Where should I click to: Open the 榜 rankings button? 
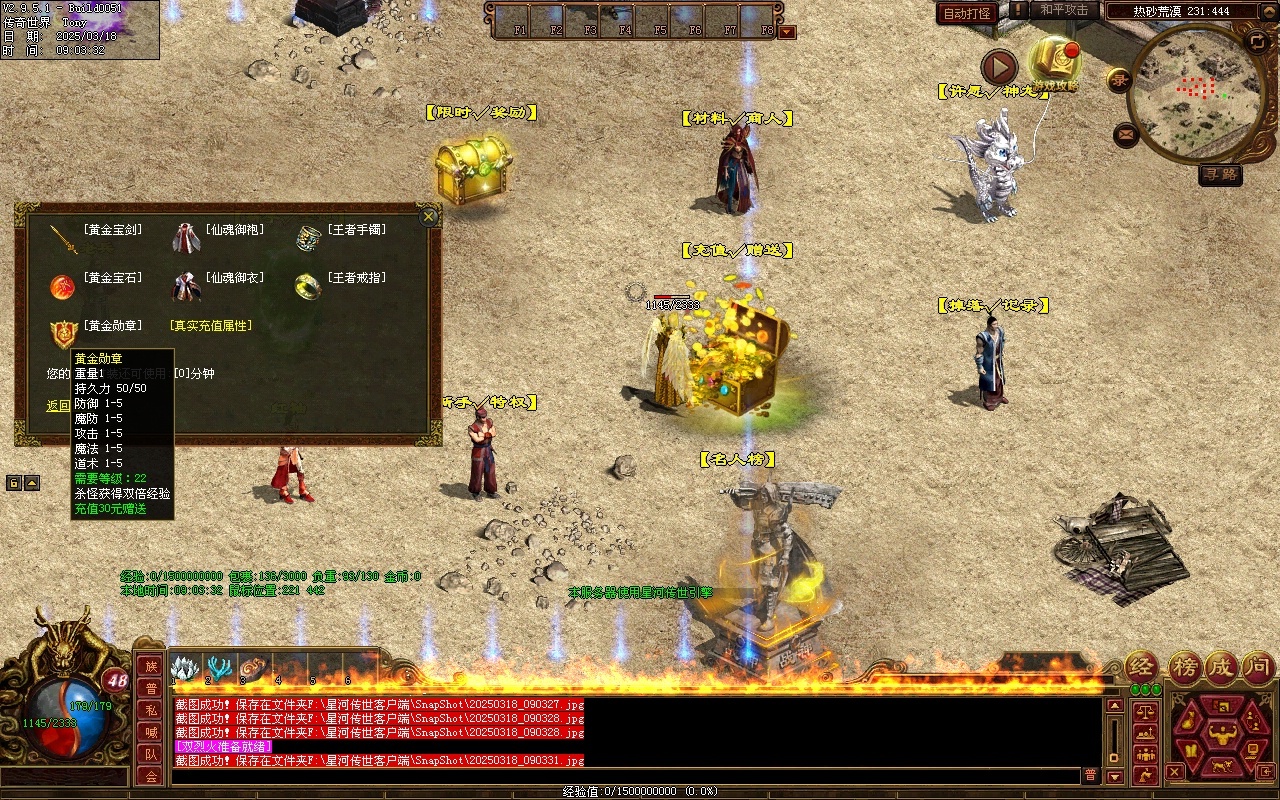(1185, 667)
